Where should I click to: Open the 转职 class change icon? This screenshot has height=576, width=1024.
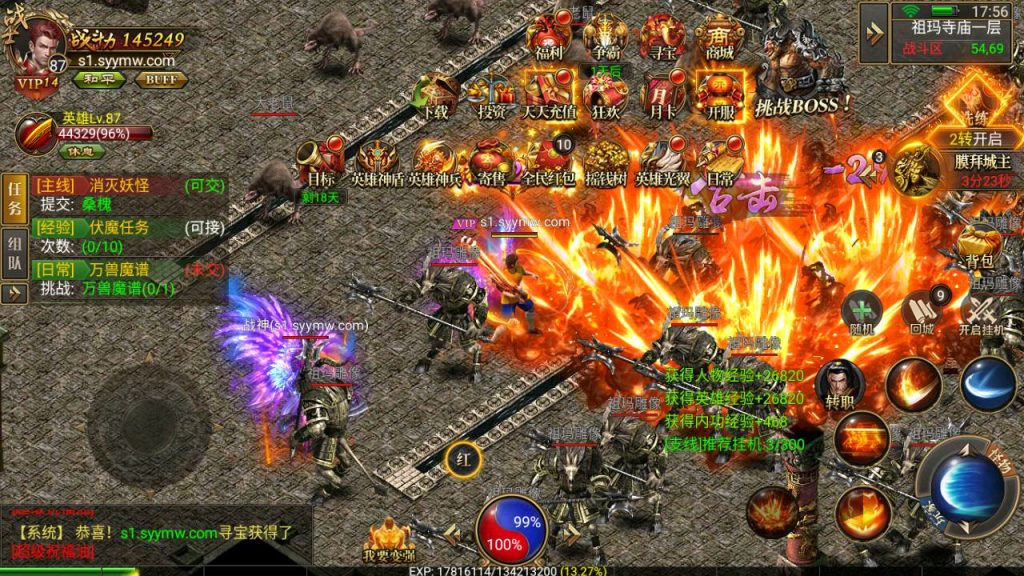click(838, 383)
